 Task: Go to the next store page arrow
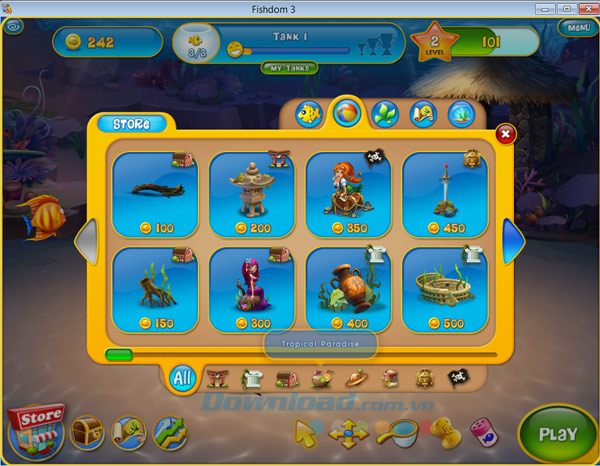coord(513,242)
